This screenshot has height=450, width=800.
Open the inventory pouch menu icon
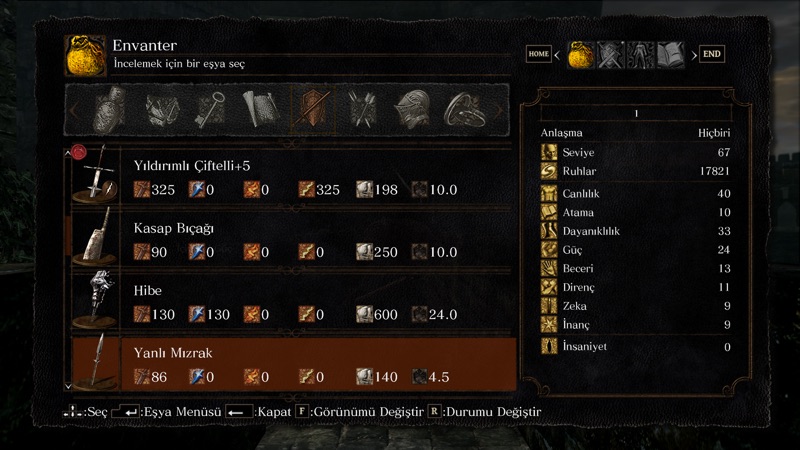click(581, 54)
